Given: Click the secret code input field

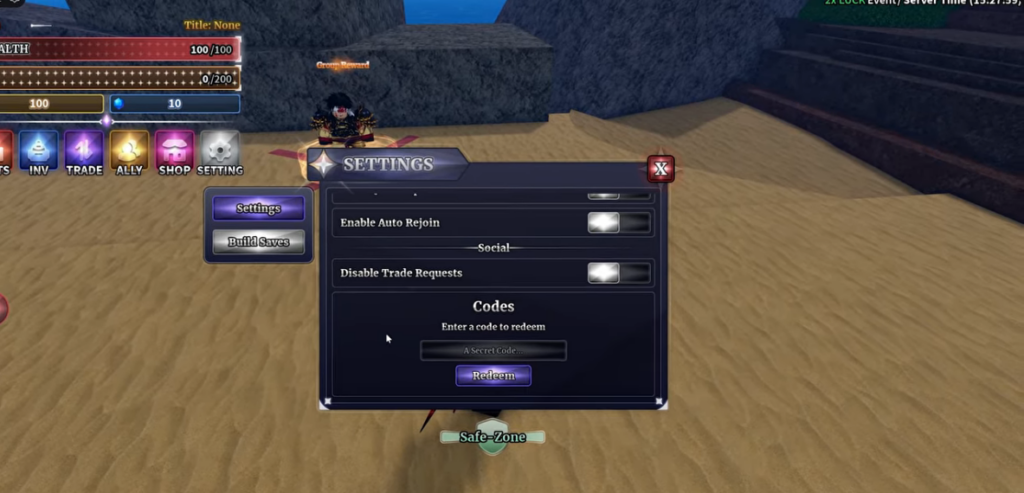Looking at the screenshot, I should tap(493, 350).
